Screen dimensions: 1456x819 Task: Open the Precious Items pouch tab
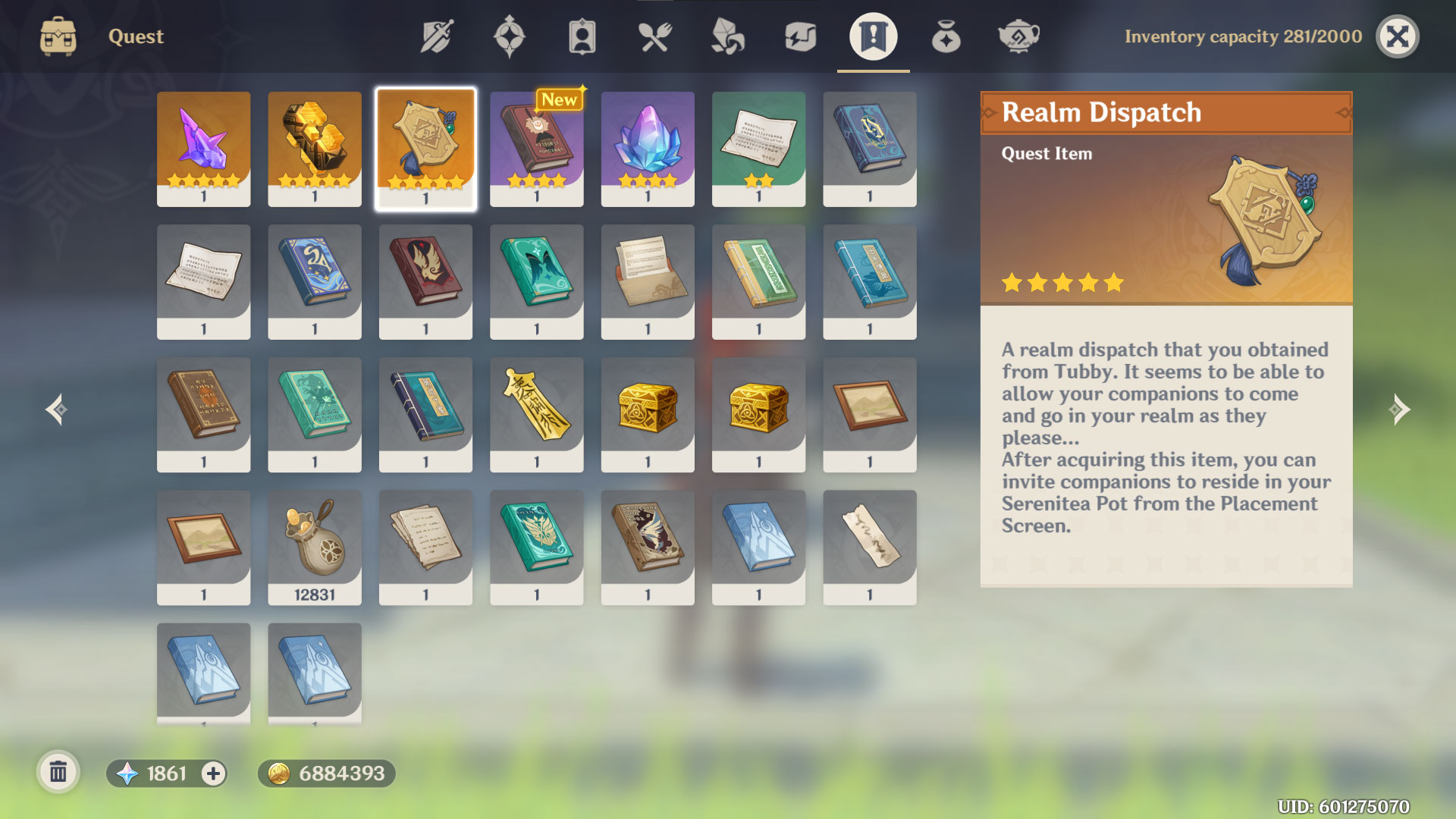(946, 36)
